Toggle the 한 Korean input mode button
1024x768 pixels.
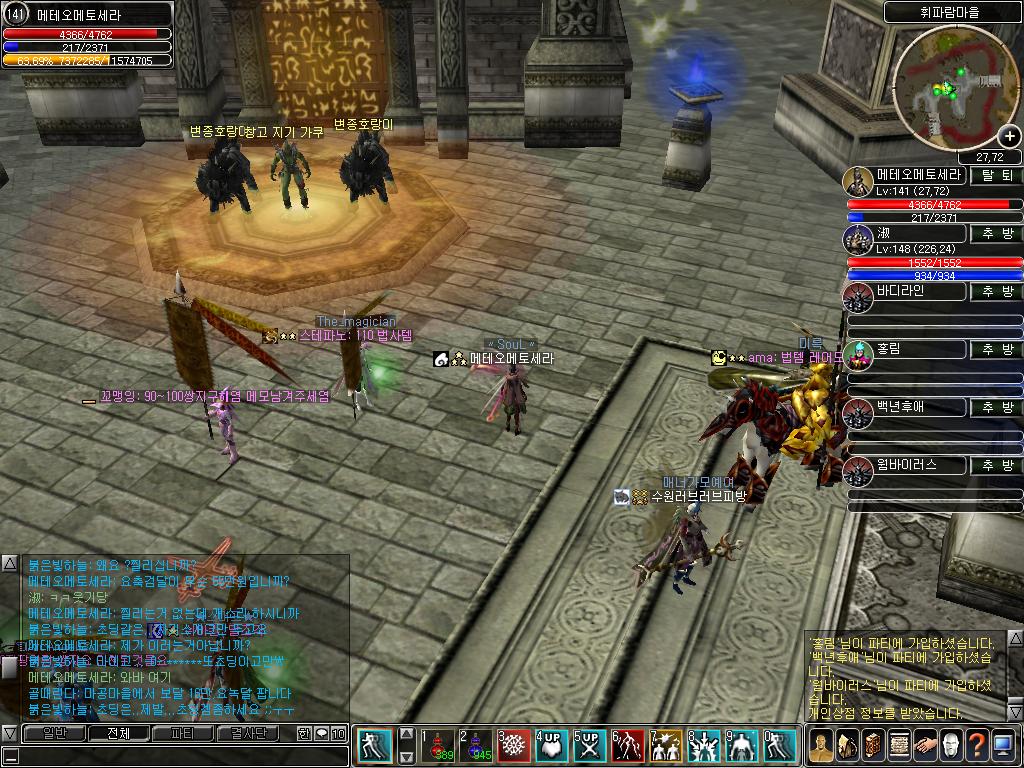pos(304,733)
